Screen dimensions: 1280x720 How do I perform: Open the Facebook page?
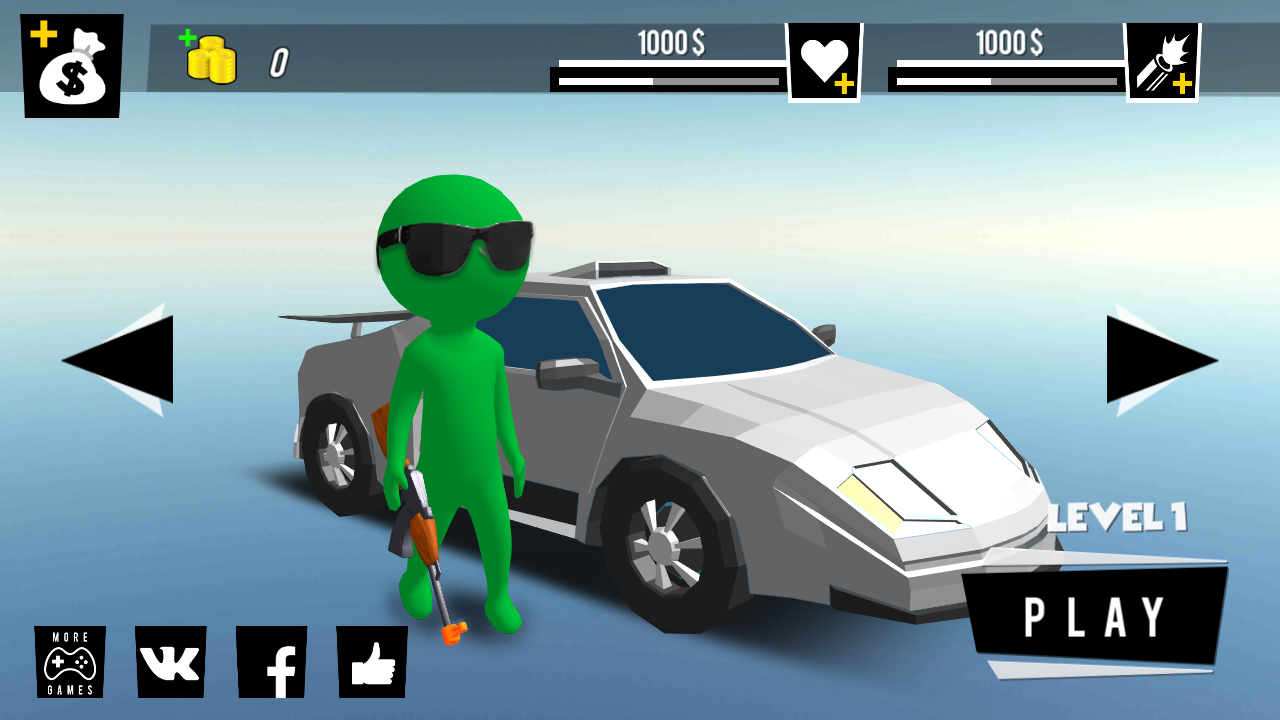pos(272,661)
